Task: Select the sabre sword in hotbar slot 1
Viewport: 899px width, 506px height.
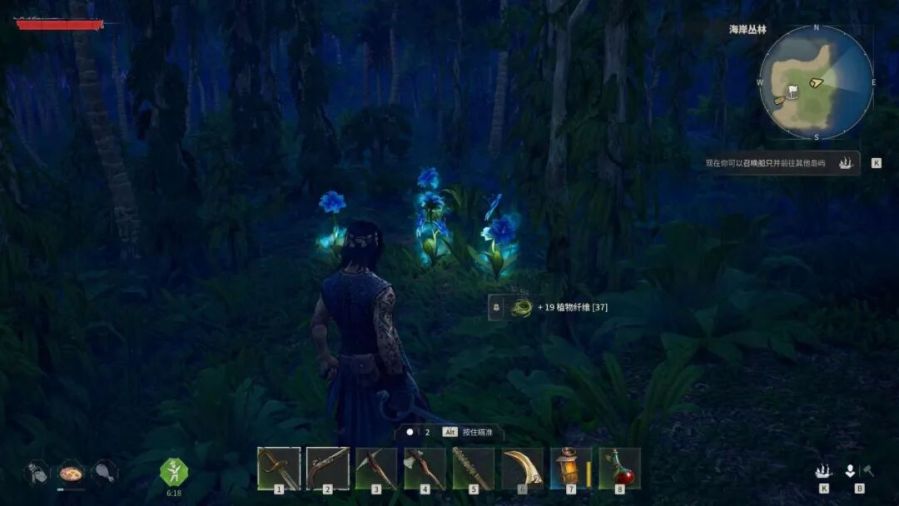Action: pyautogui.click(x=279, y=467)
